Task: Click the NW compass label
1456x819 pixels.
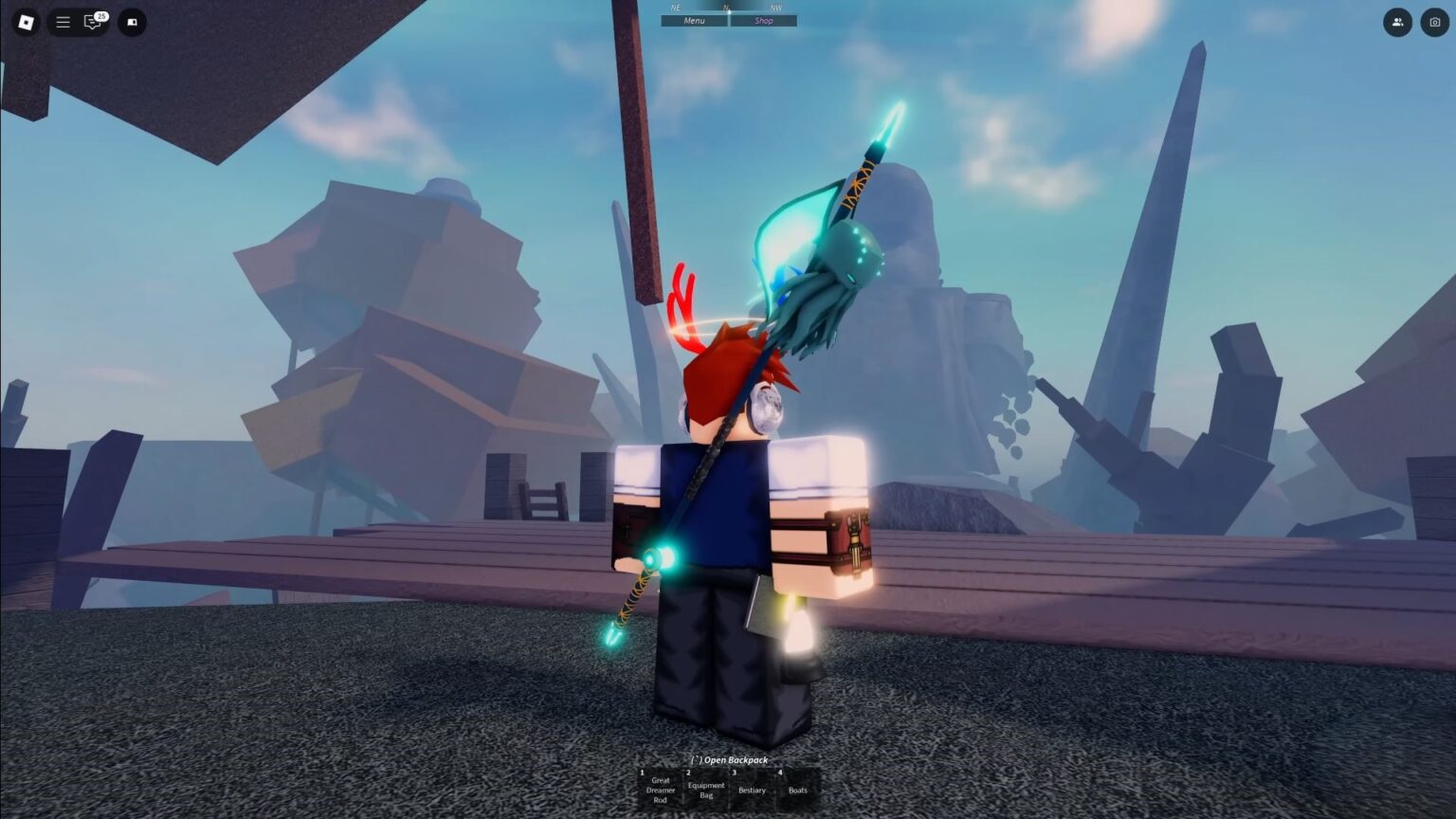Action: [774, 7]
